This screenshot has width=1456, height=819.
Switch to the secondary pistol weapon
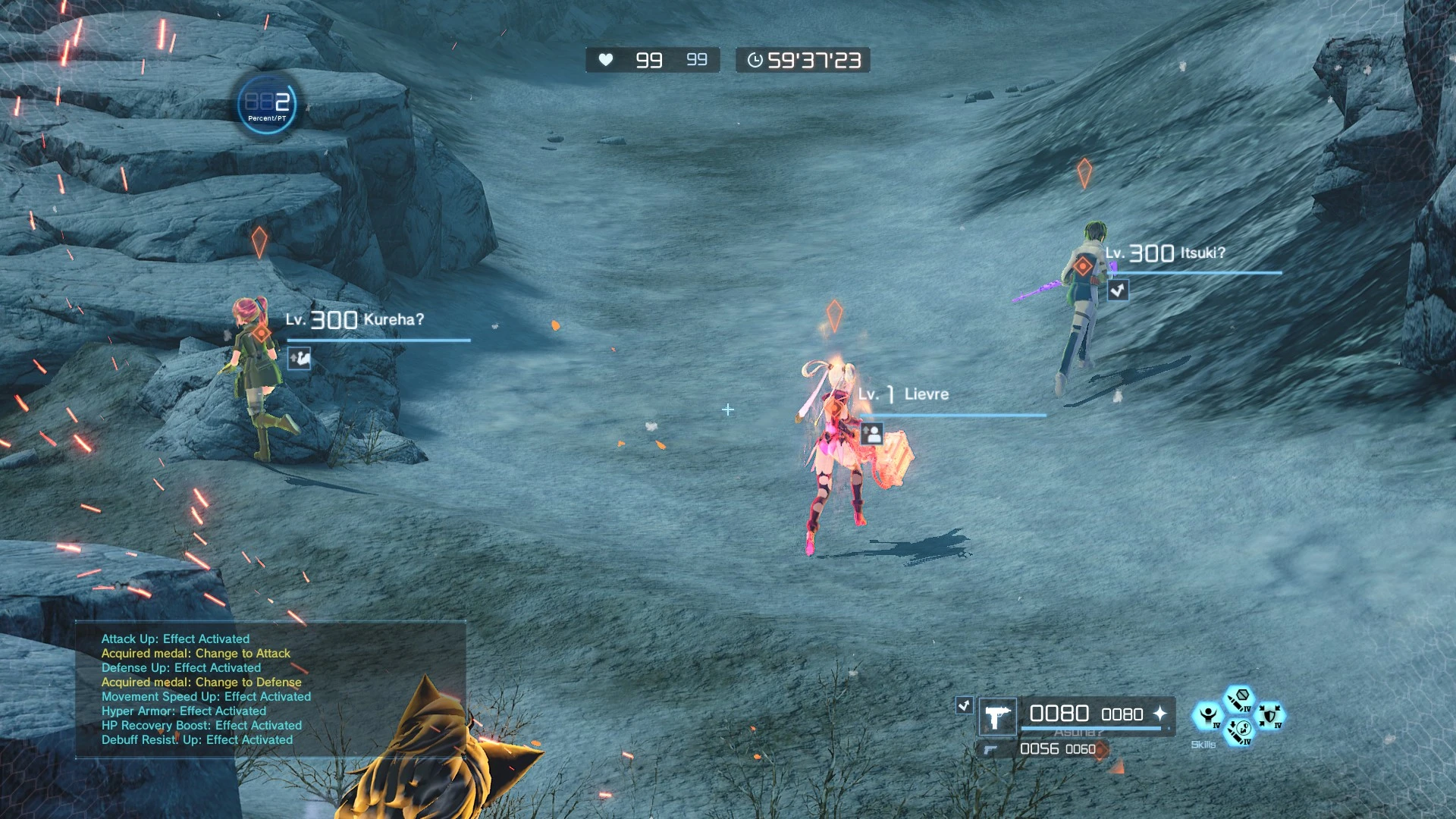click(990, 750)
